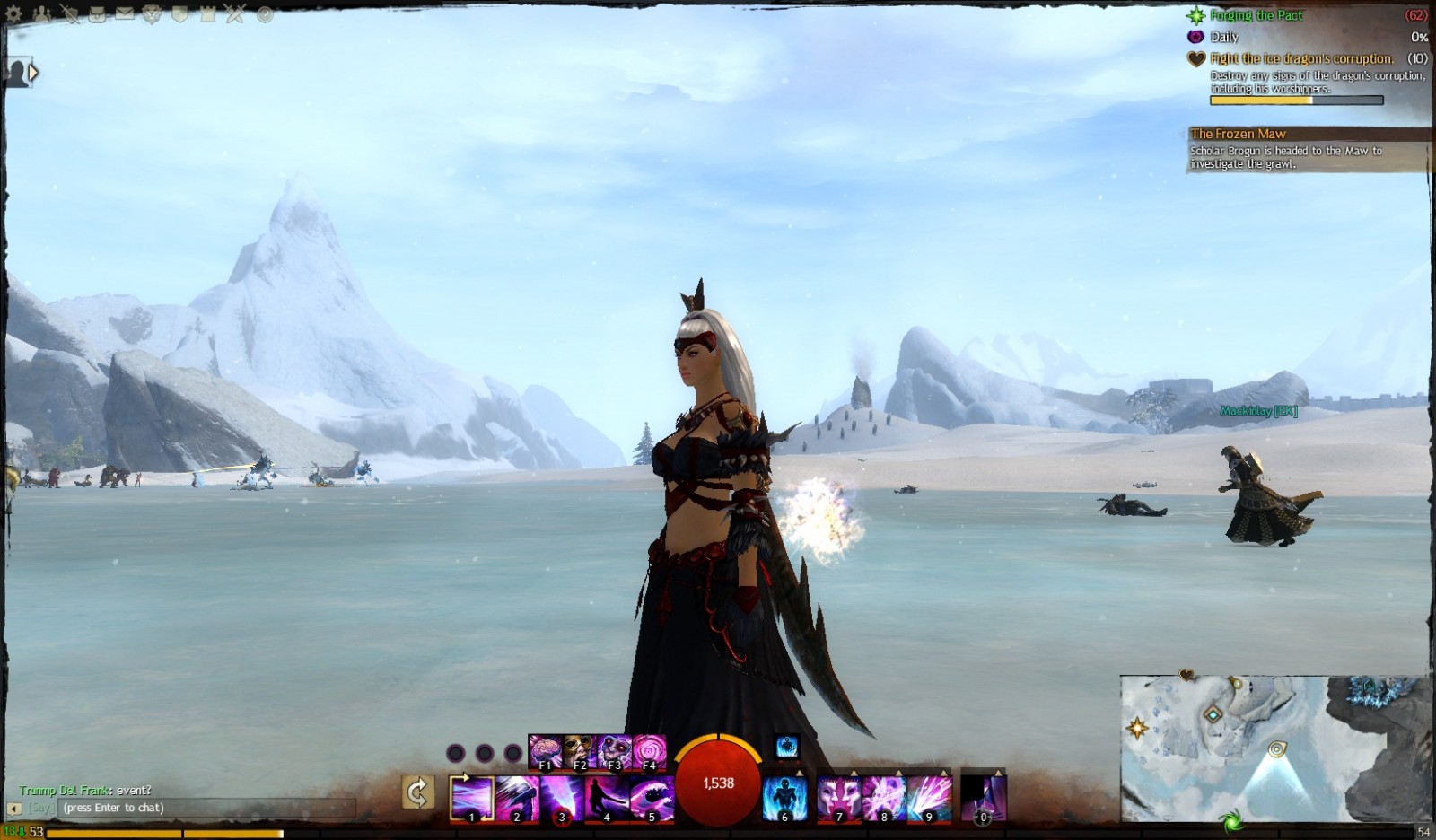Select the Forging the Pact story objective
Screen dimensions: 1436x840
click(x=1256, y=15)
